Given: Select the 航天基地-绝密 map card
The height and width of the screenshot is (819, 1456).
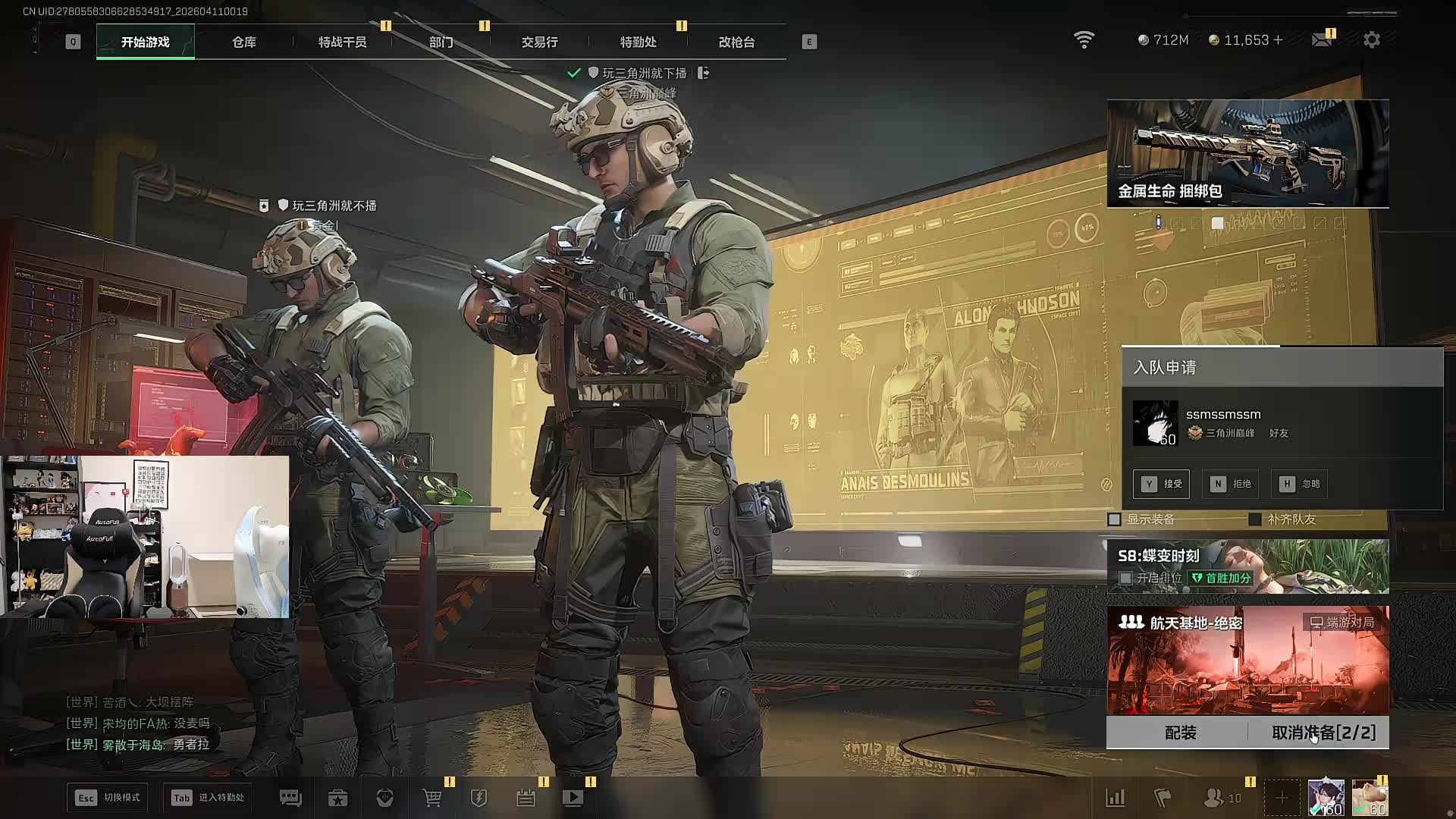Looking at the screenshot, I should tap(1247, 660).
